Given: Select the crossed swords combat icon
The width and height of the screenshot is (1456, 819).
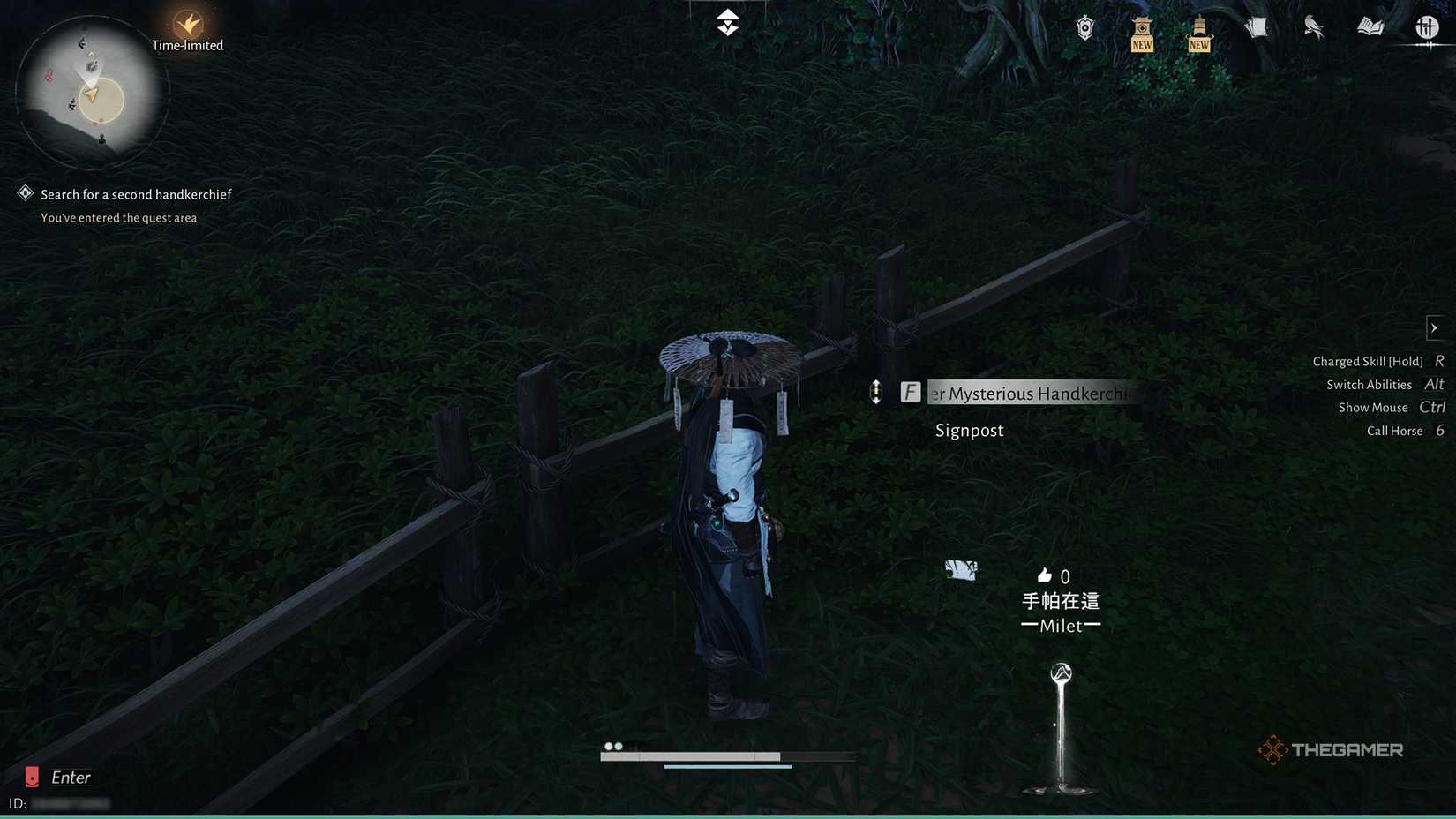Looking at the screenshot, I should click(1427, 27).
